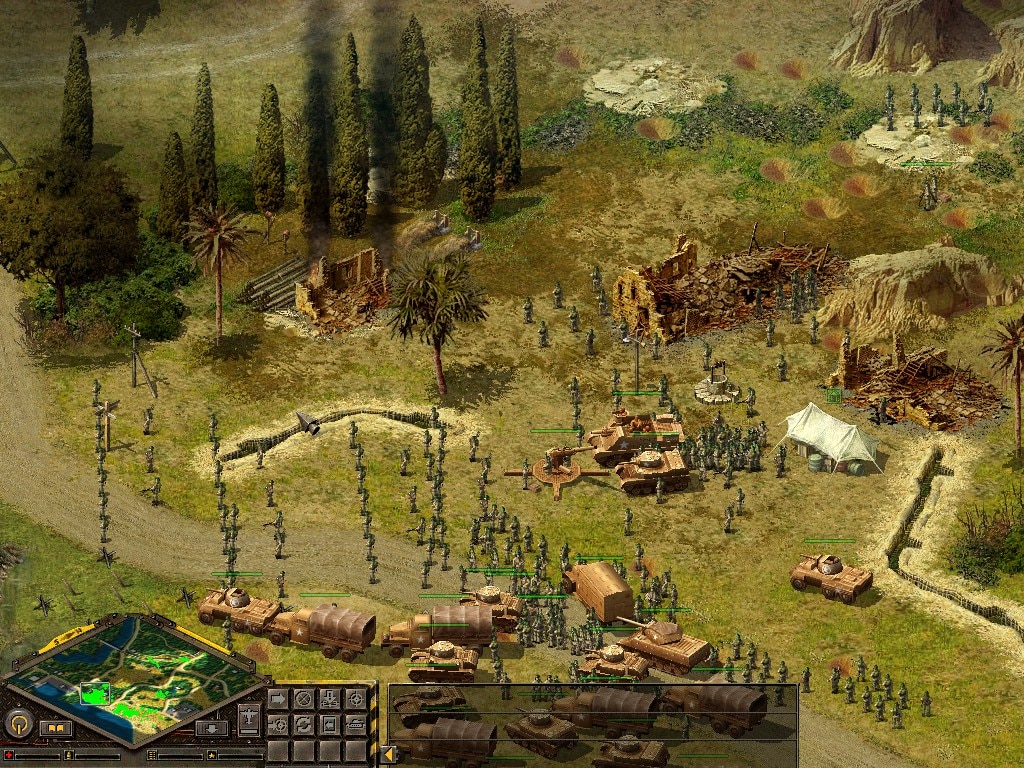Click the down-arrow button under the minimap
The image size is (1024, 768).
pos(212,728)
